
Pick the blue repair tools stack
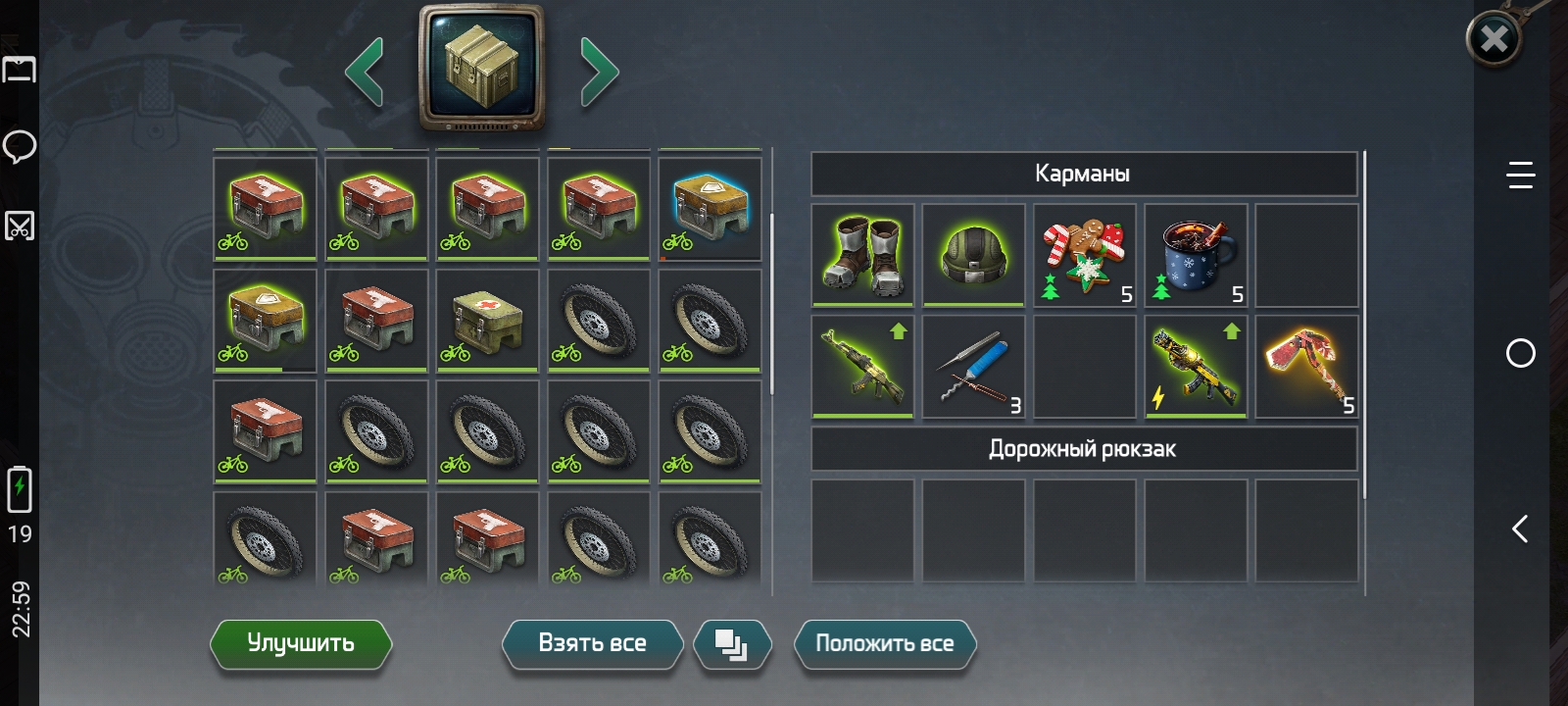click(973, 367)
